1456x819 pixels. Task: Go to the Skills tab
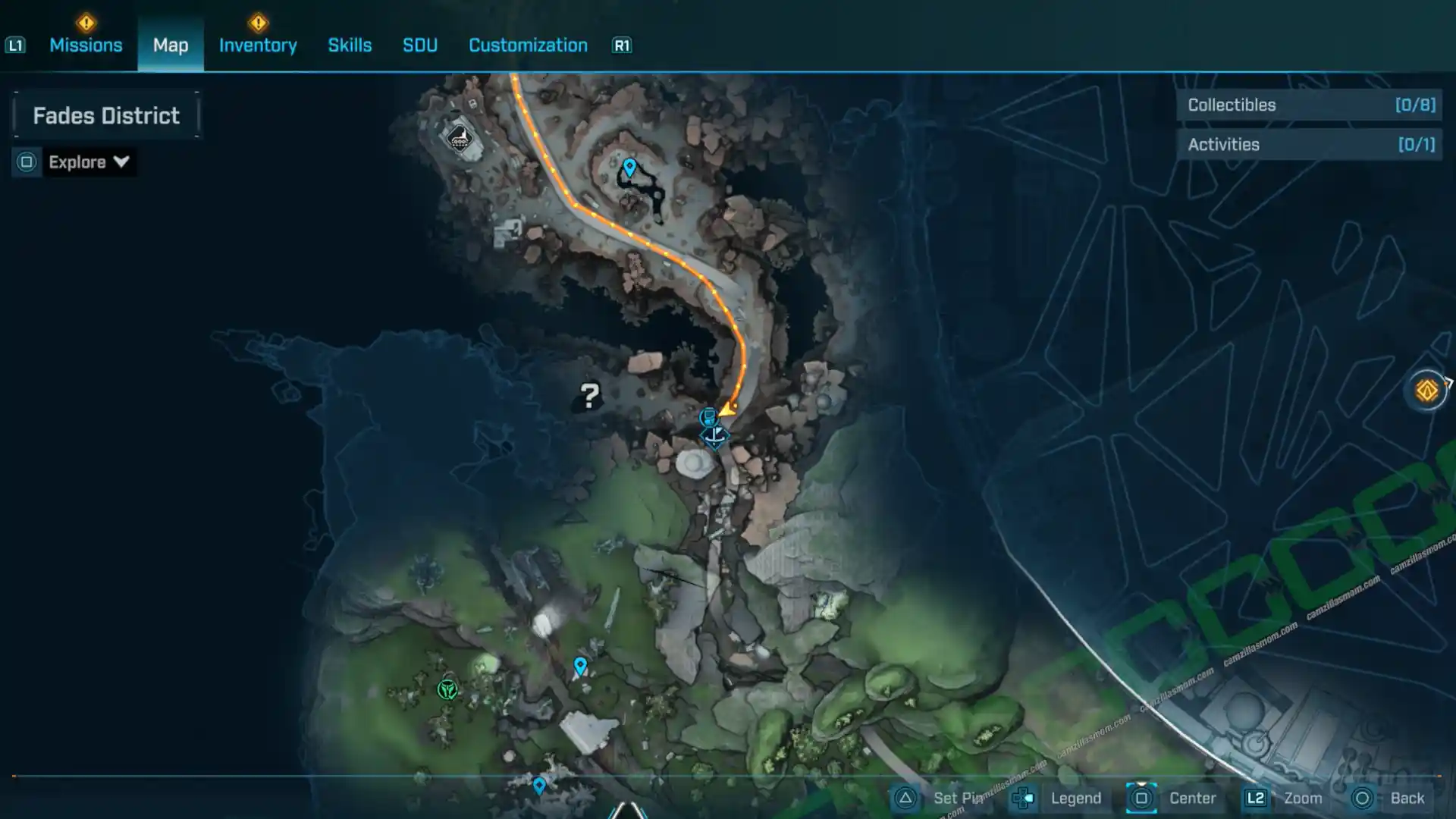[350, 45]
